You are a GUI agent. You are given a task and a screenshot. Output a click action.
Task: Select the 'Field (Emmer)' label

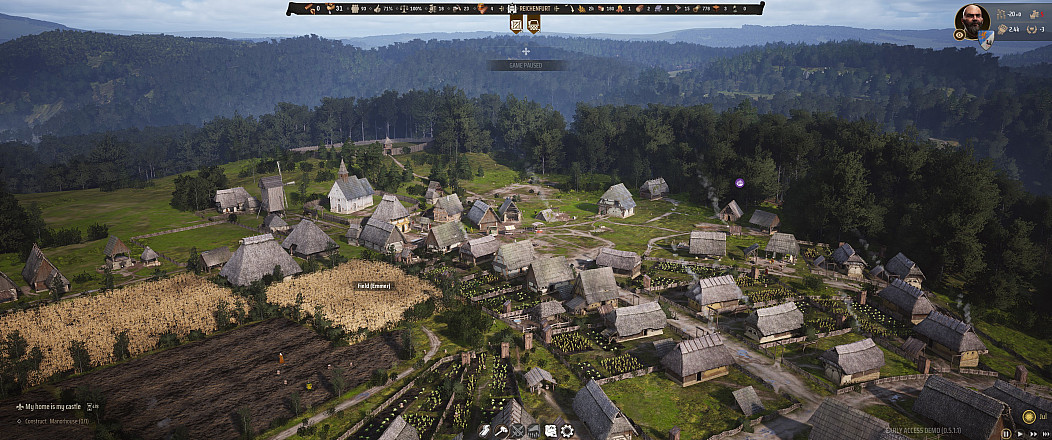click(375, 285)
